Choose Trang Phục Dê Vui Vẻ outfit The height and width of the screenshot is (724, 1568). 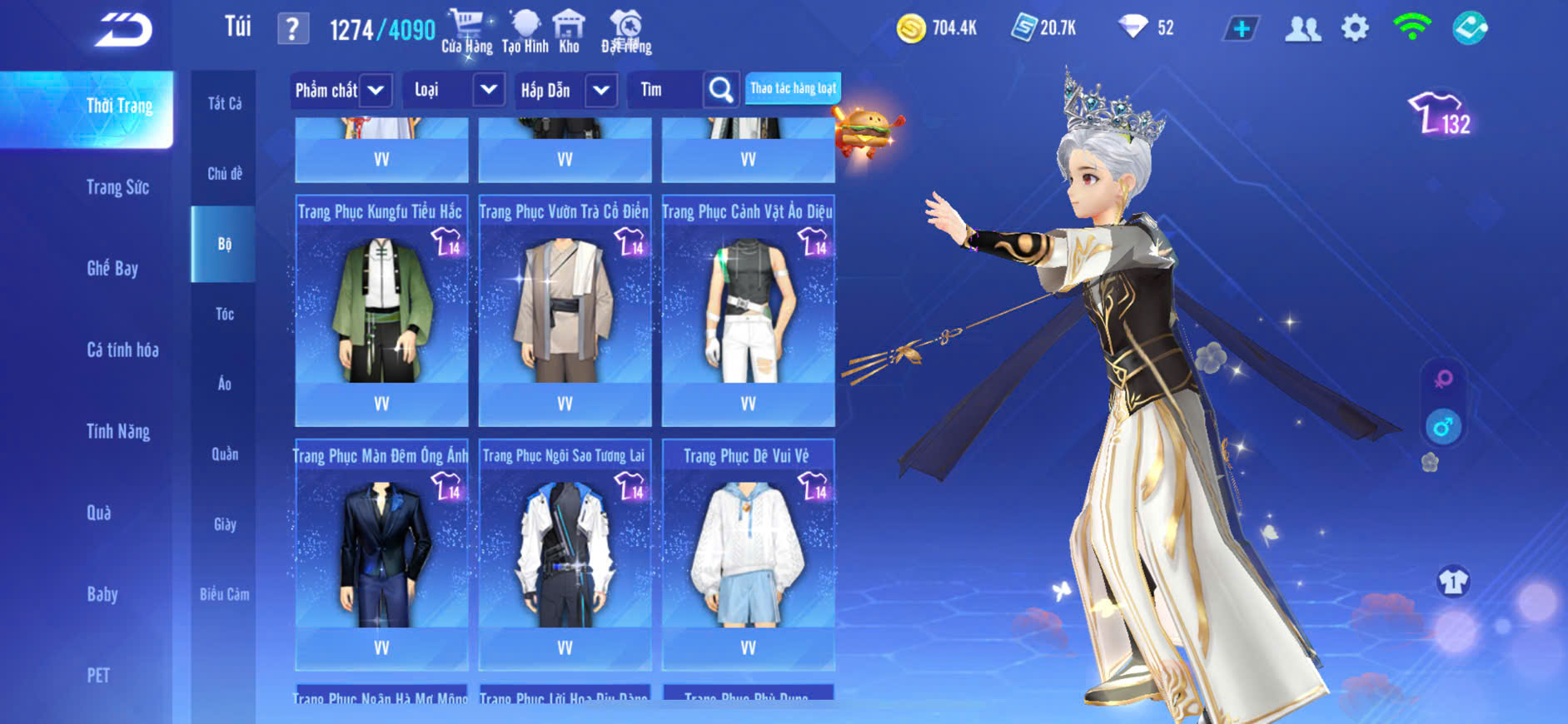tap(748, 553)
